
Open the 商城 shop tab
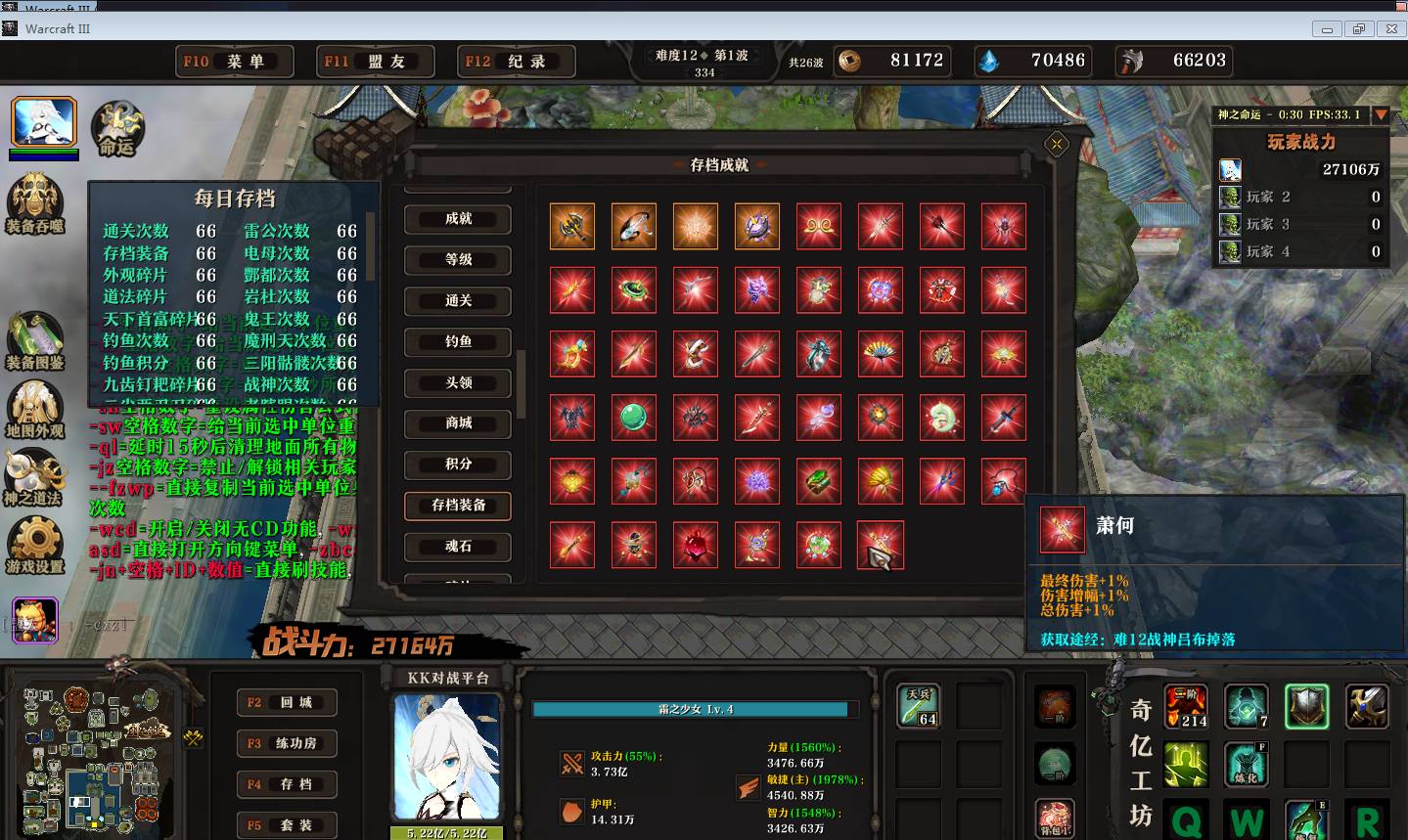pos(458,423)
